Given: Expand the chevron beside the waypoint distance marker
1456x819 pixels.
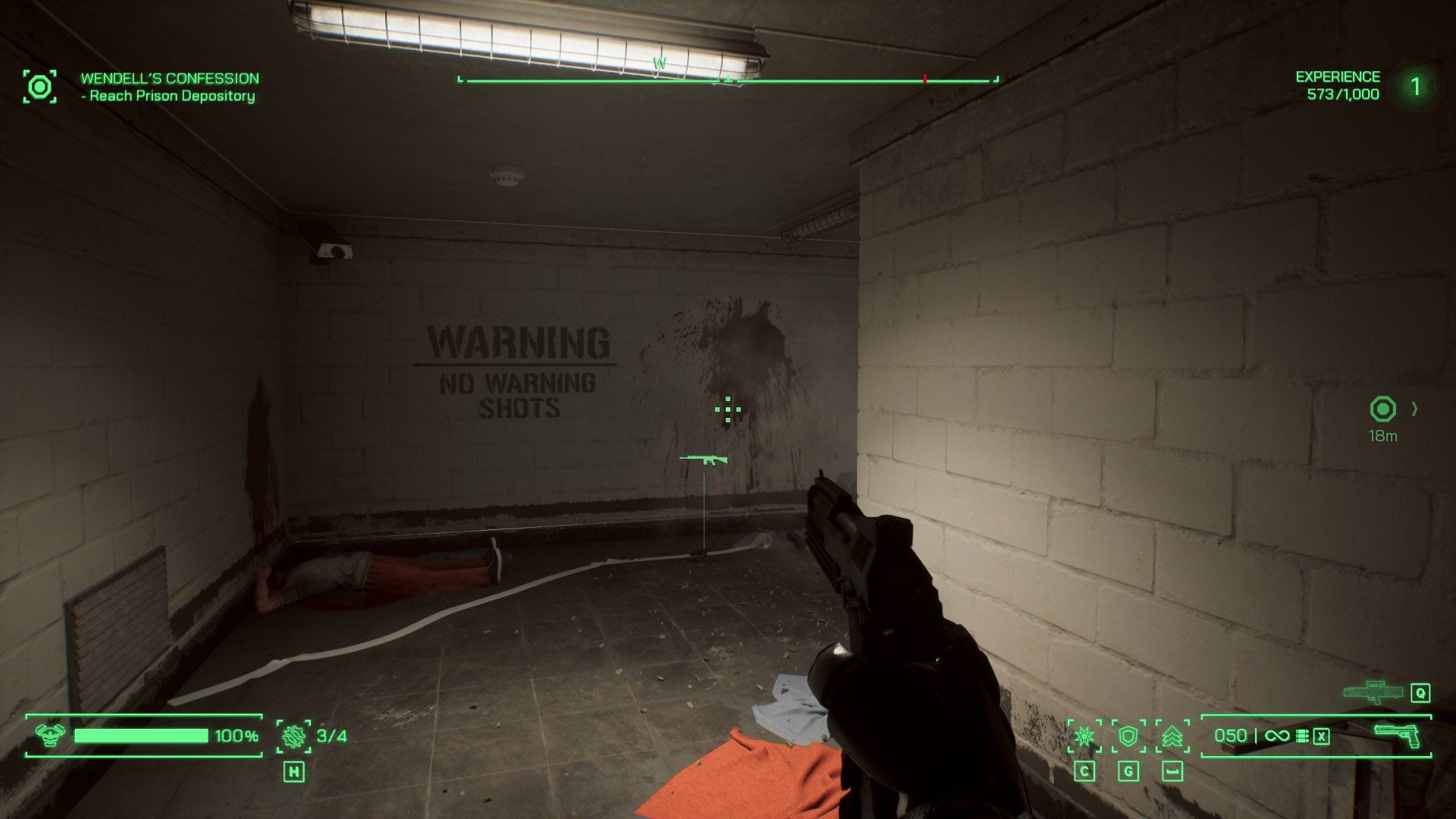Looking at the screenshot, I should [1412, 407].
